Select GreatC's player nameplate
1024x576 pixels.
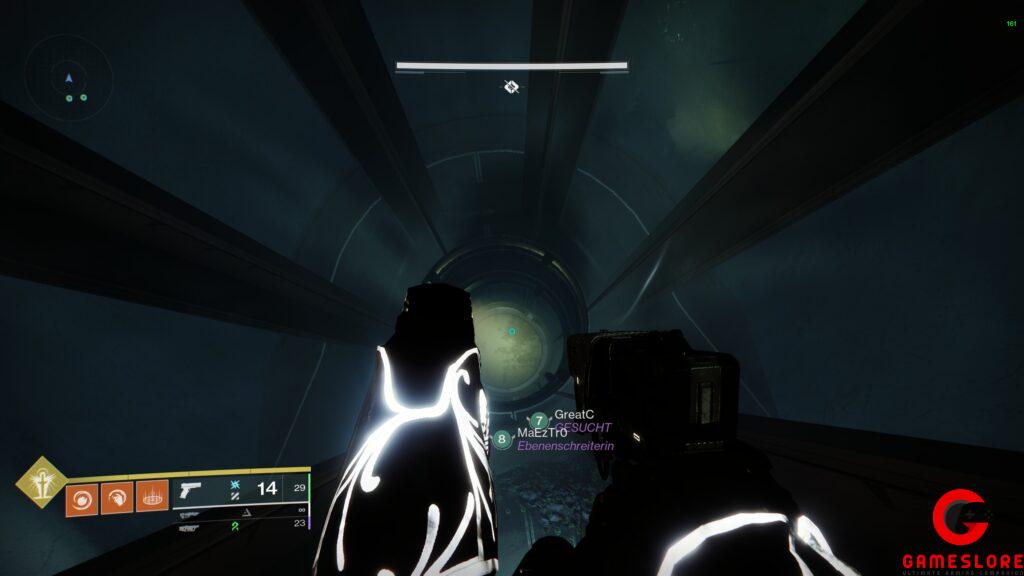[574, 414]
